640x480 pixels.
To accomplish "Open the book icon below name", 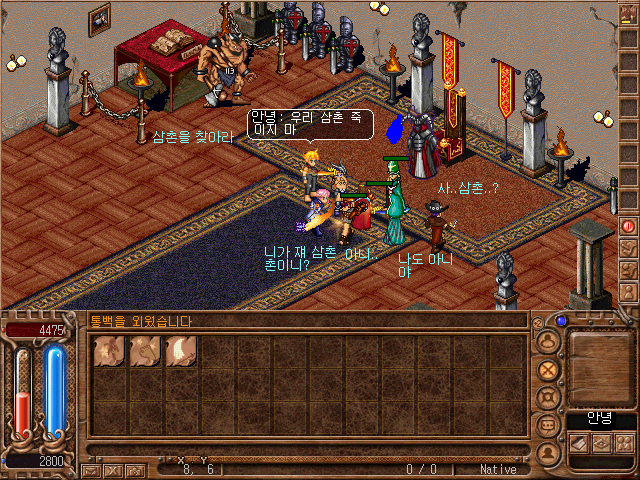I will [578, 441].
